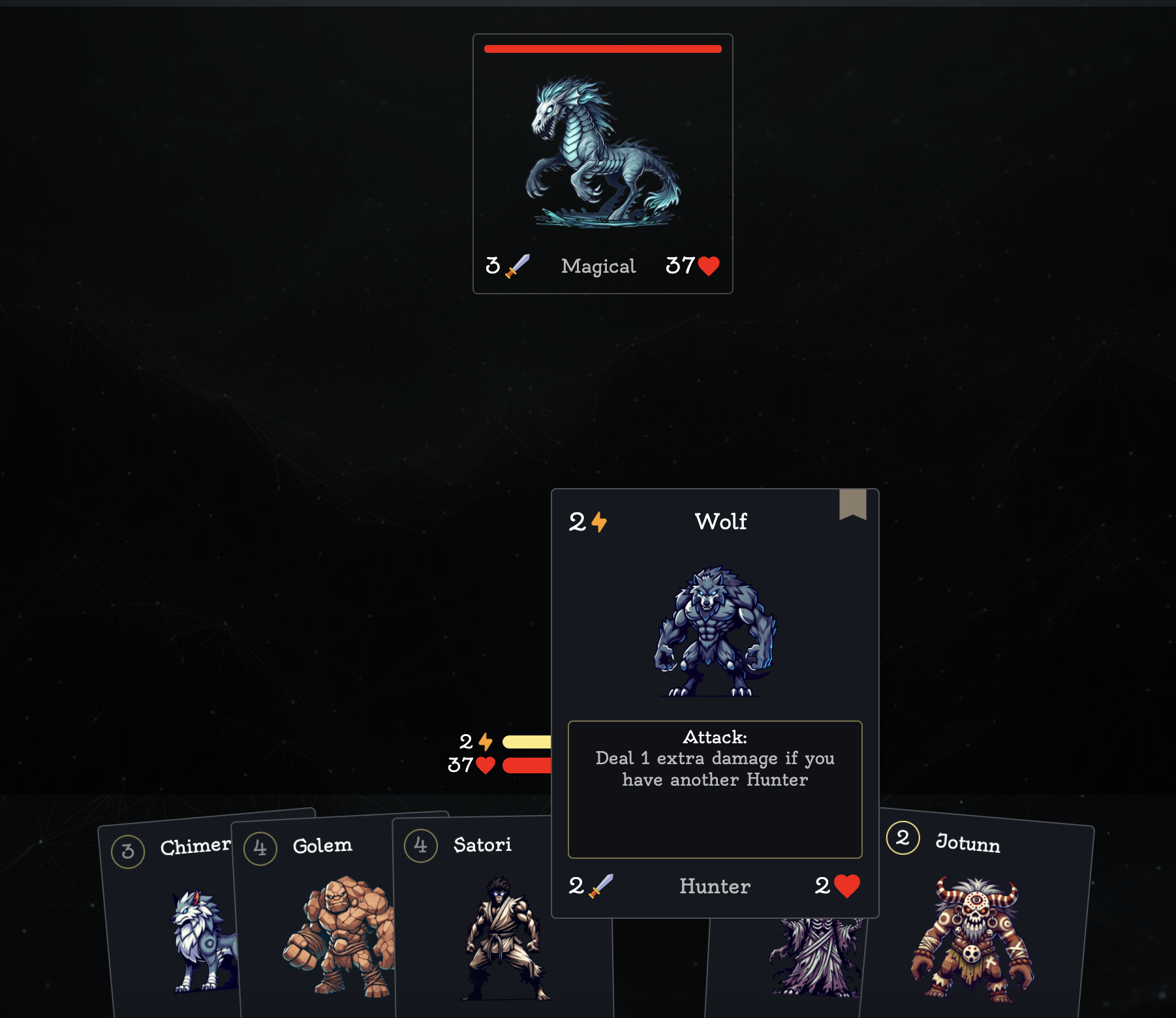Select the Jotunn card
The height and width of the screenshot is (1018, 1176).
click(976, 927)
